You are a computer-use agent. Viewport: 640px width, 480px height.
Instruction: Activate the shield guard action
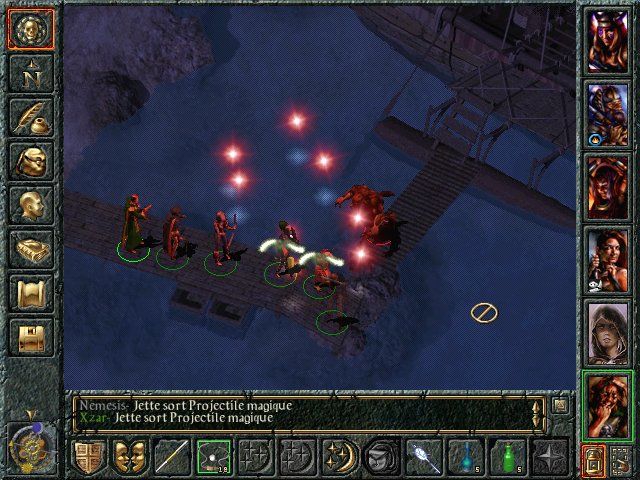point(88,457)
